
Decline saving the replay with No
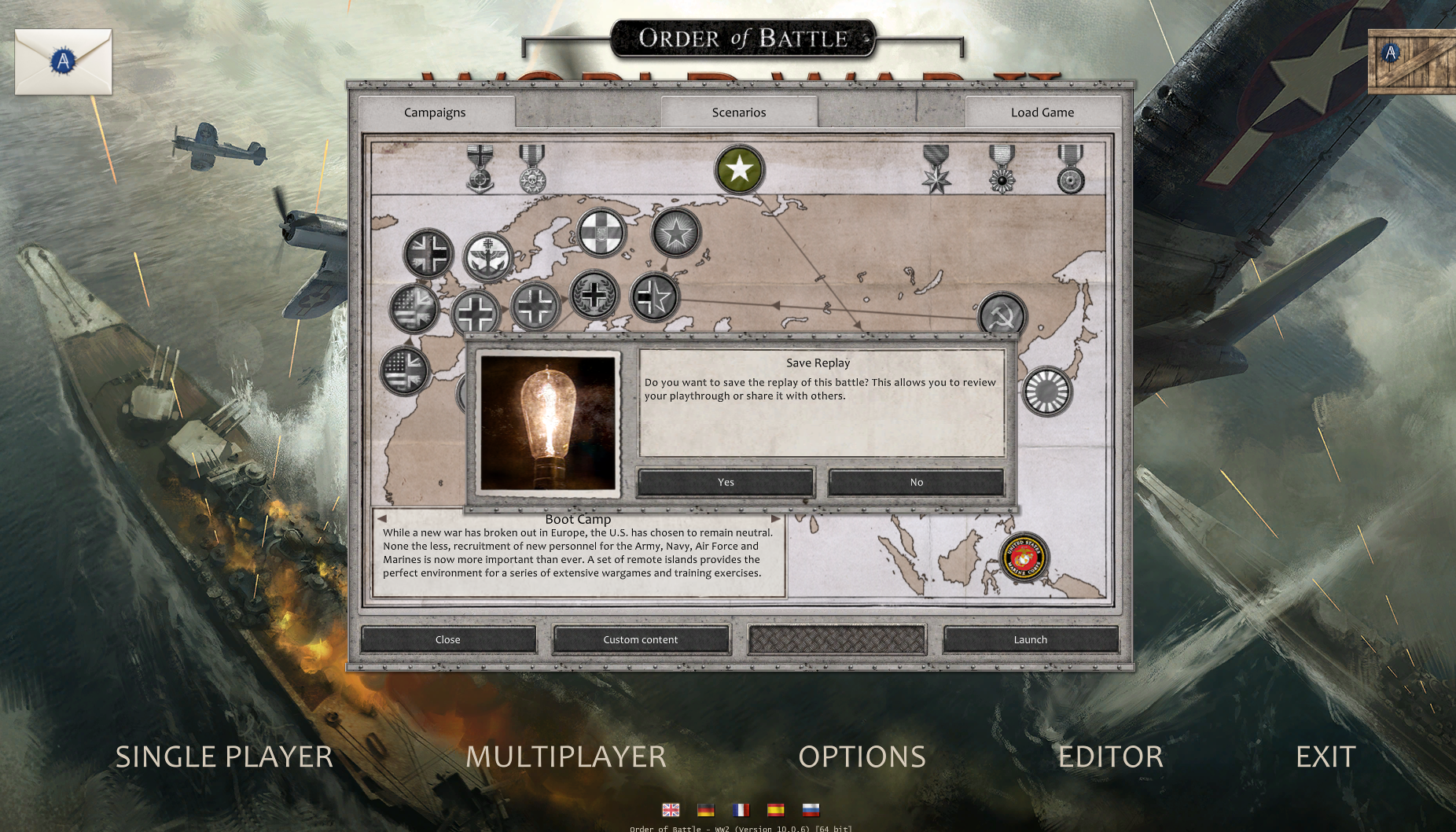pyautogui.click(x=916, y=482)
